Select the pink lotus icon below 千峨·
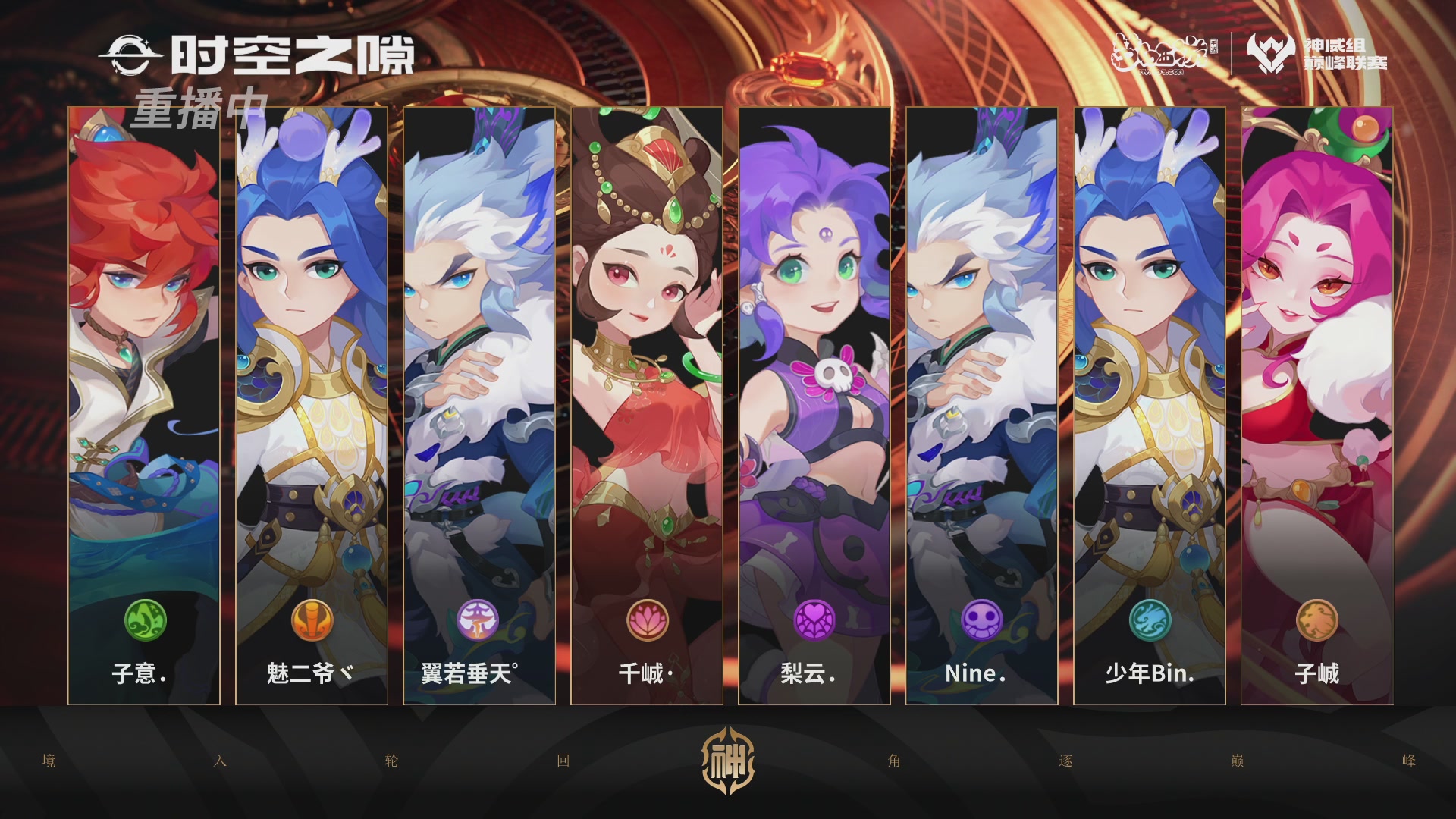This screenshot has height=819, width=1456. [646, 622]
